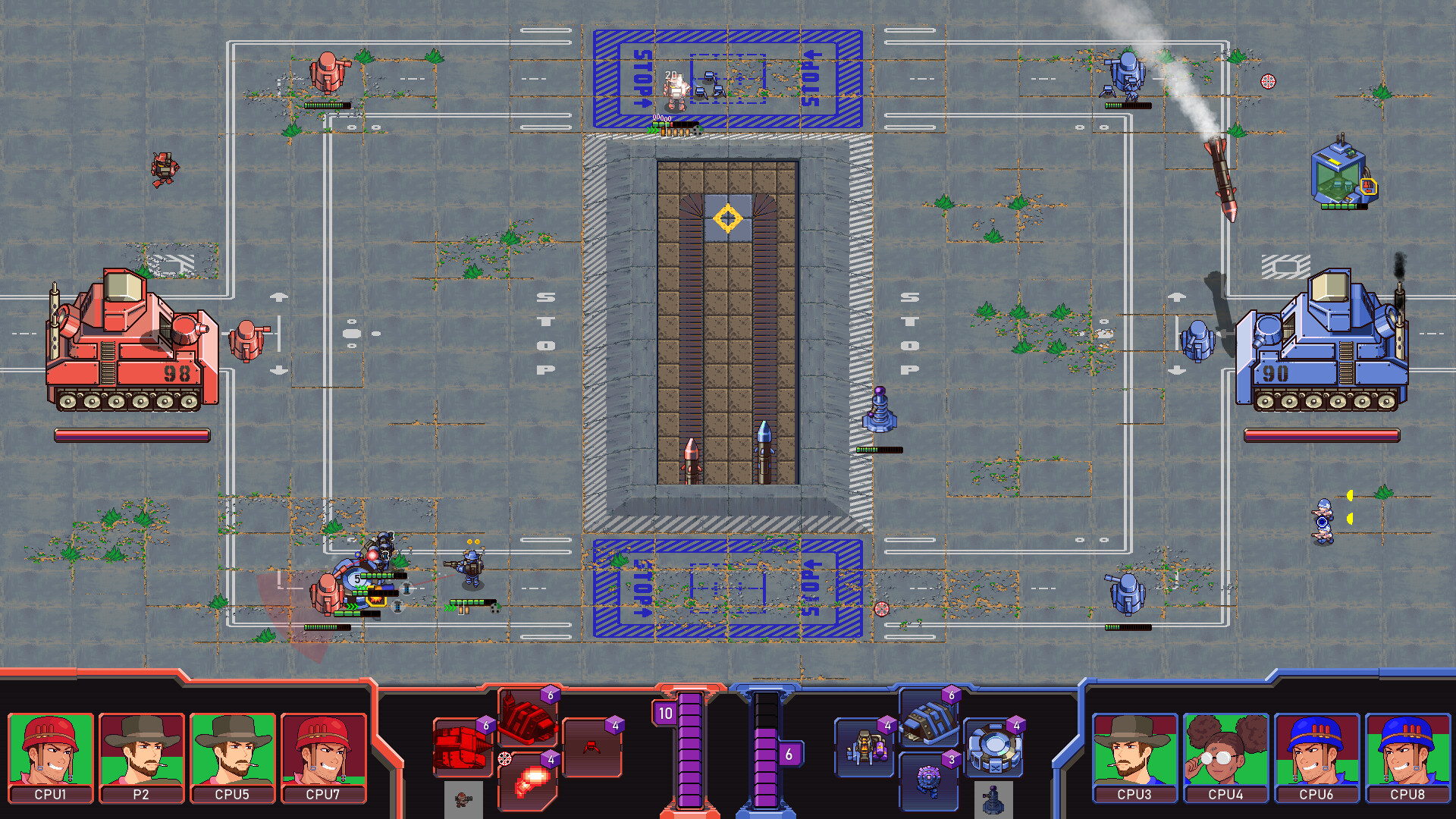Select the queued blue turret icon below the cards

tap(993, 800)
